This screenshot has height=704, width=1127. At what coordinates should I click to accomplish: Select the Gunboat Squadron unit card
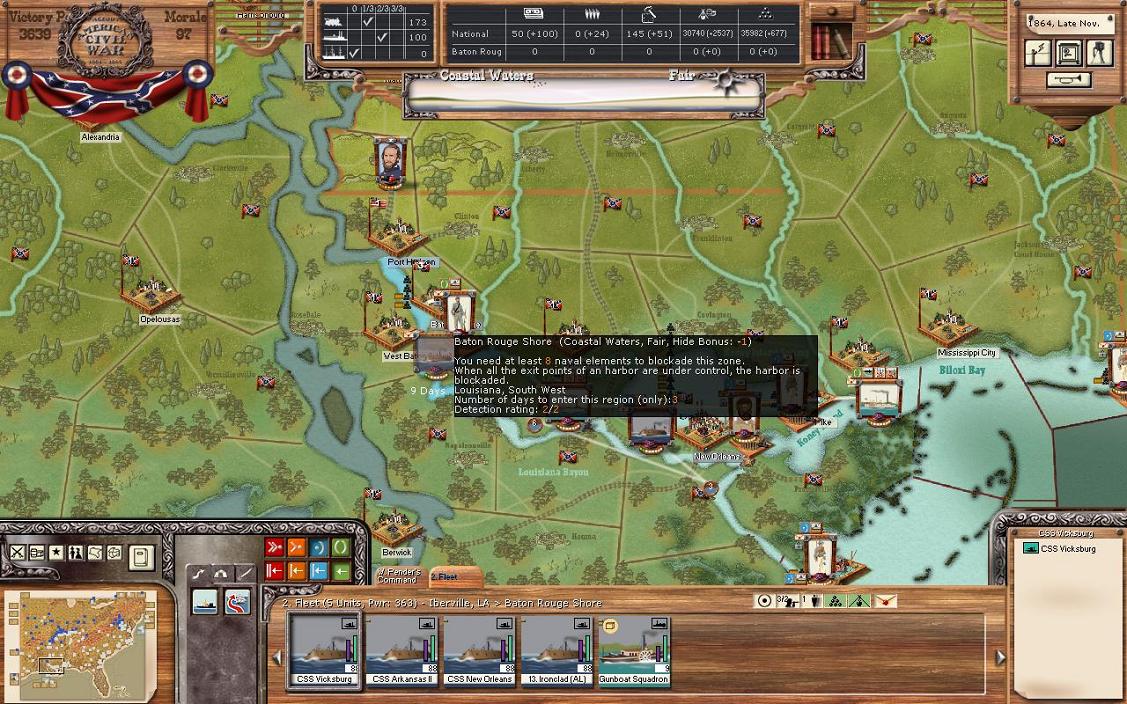[x=633, y=650]
